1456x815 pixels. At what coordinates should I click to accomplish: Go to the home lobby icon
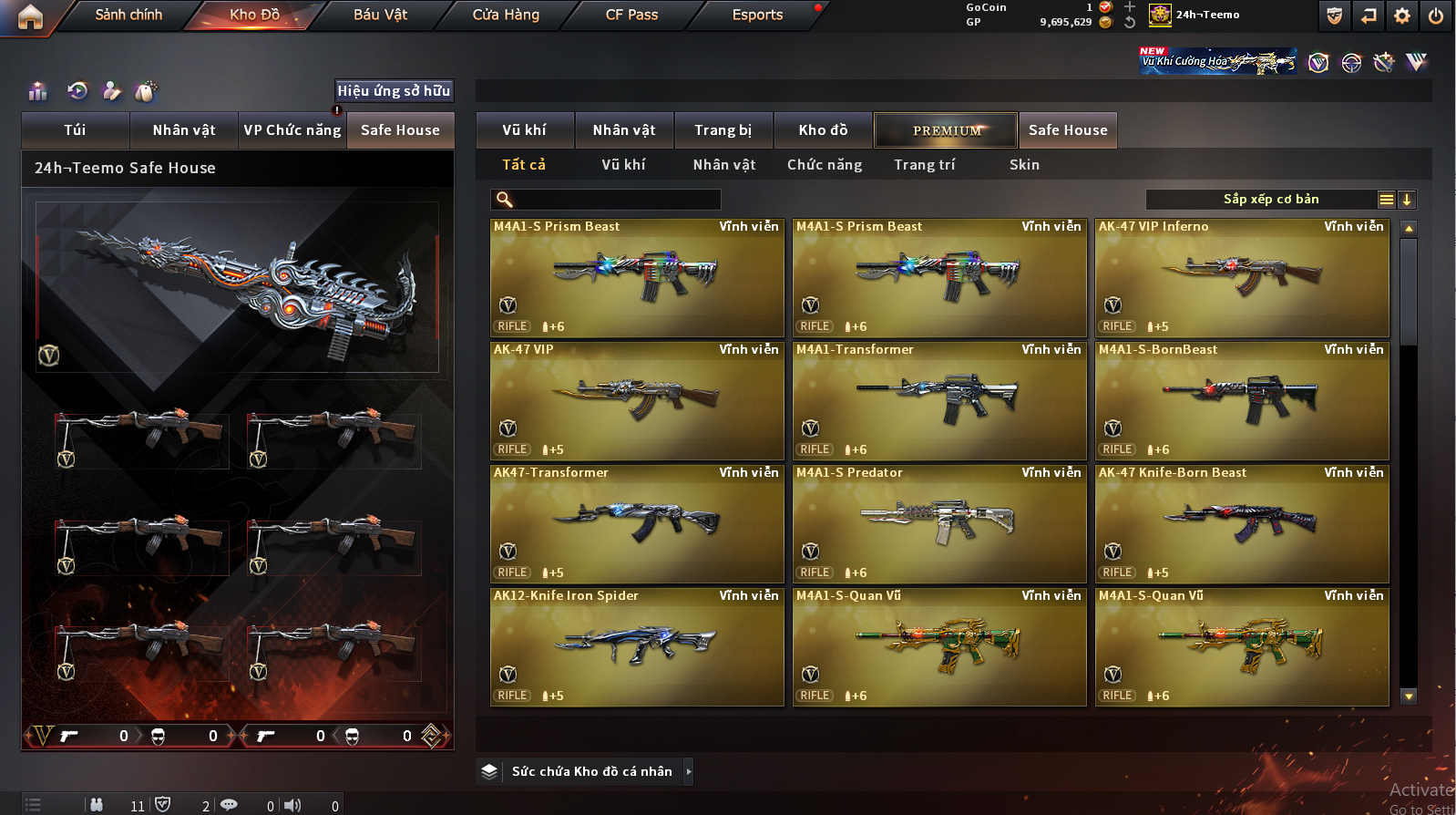pos(30,16)
